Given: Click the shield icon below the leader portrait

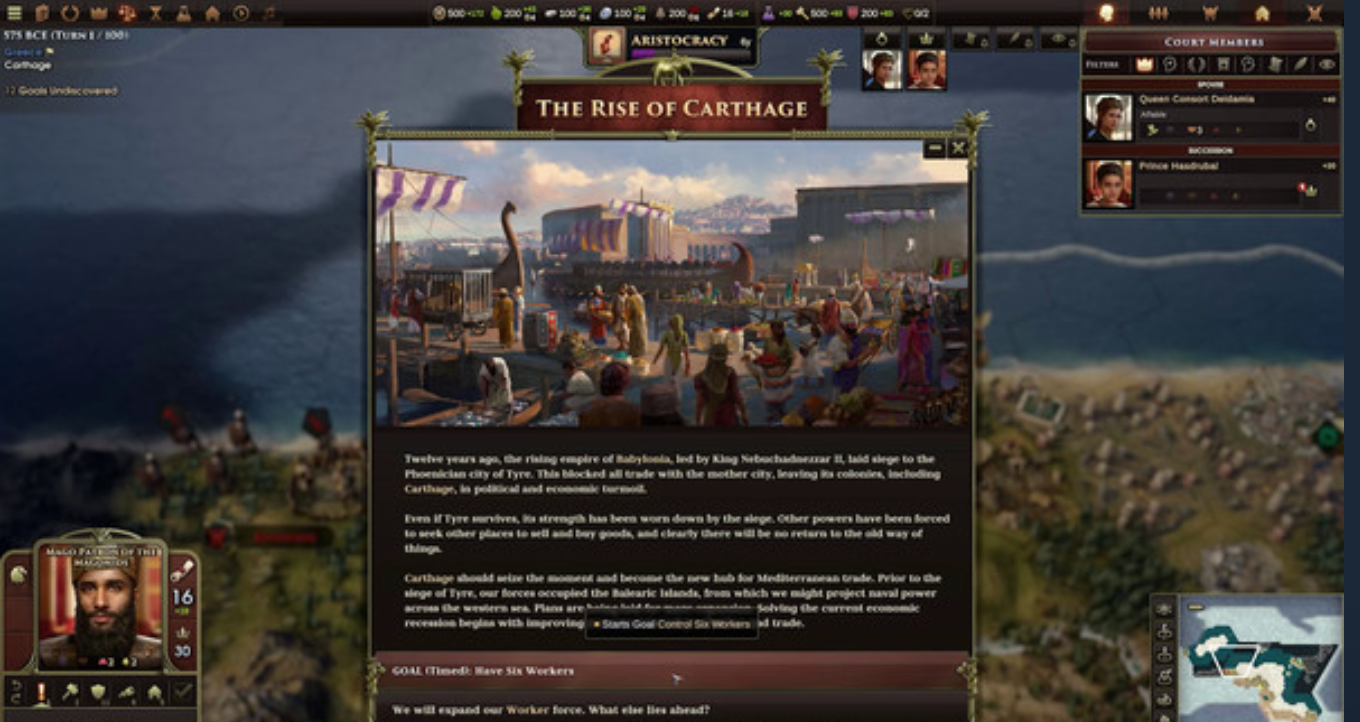Looking at the screenshot, I should pos(98,691).
